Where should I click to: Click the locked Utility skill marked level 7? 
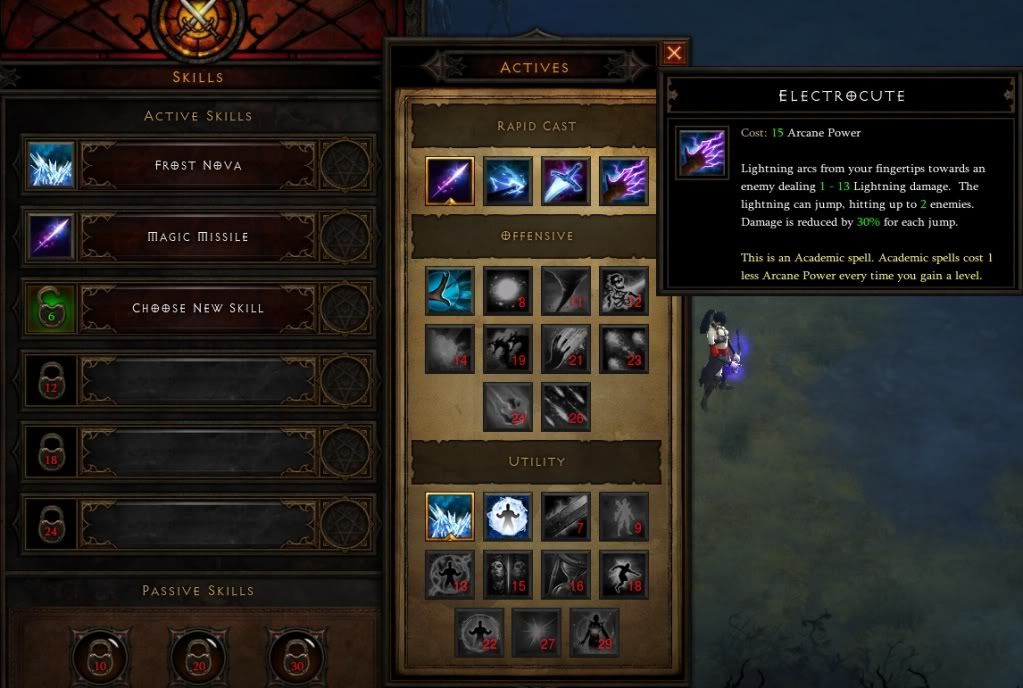[566, 517]
